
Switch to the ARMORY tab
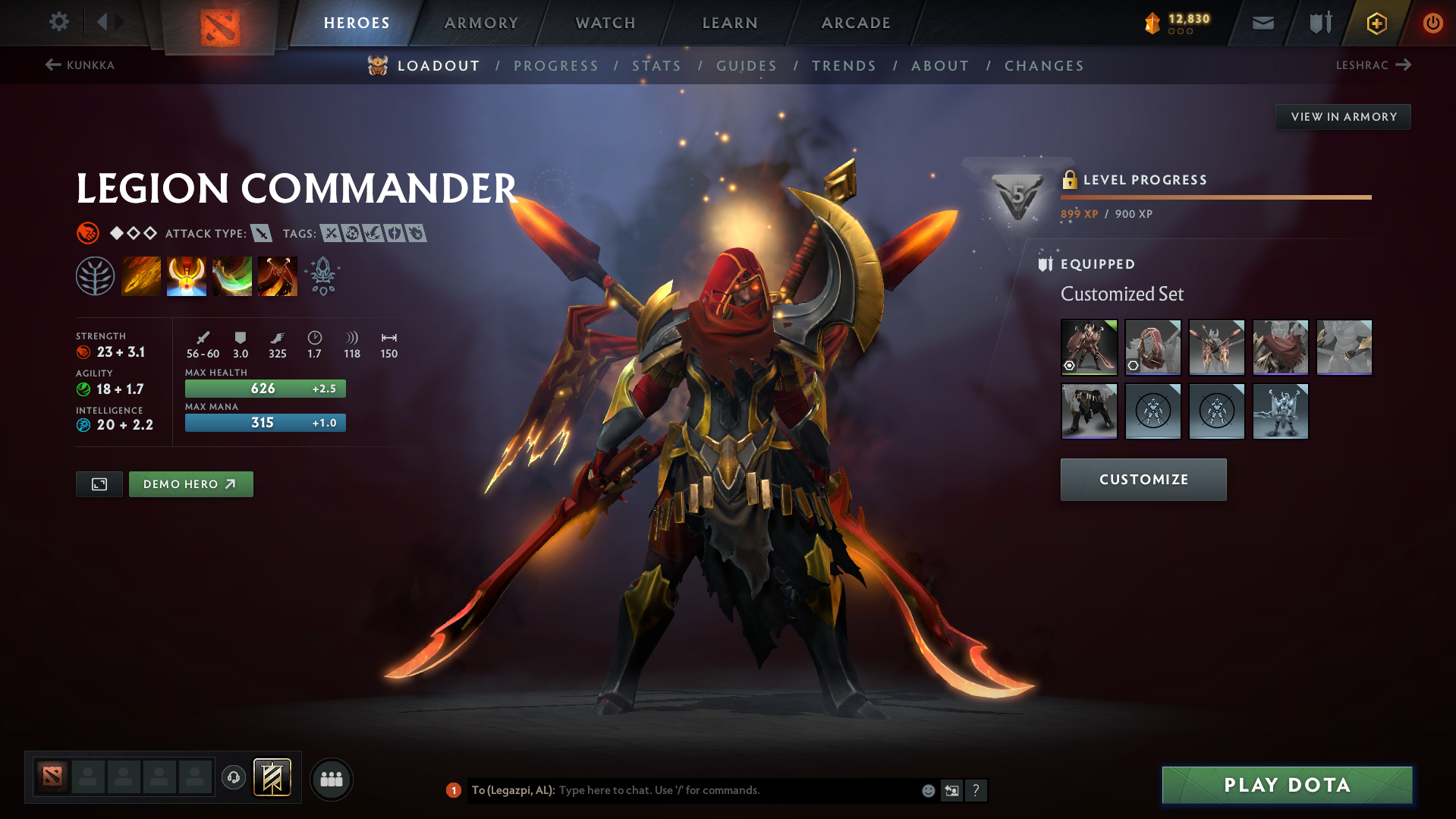pyautogui.click(x=481, y=23)
